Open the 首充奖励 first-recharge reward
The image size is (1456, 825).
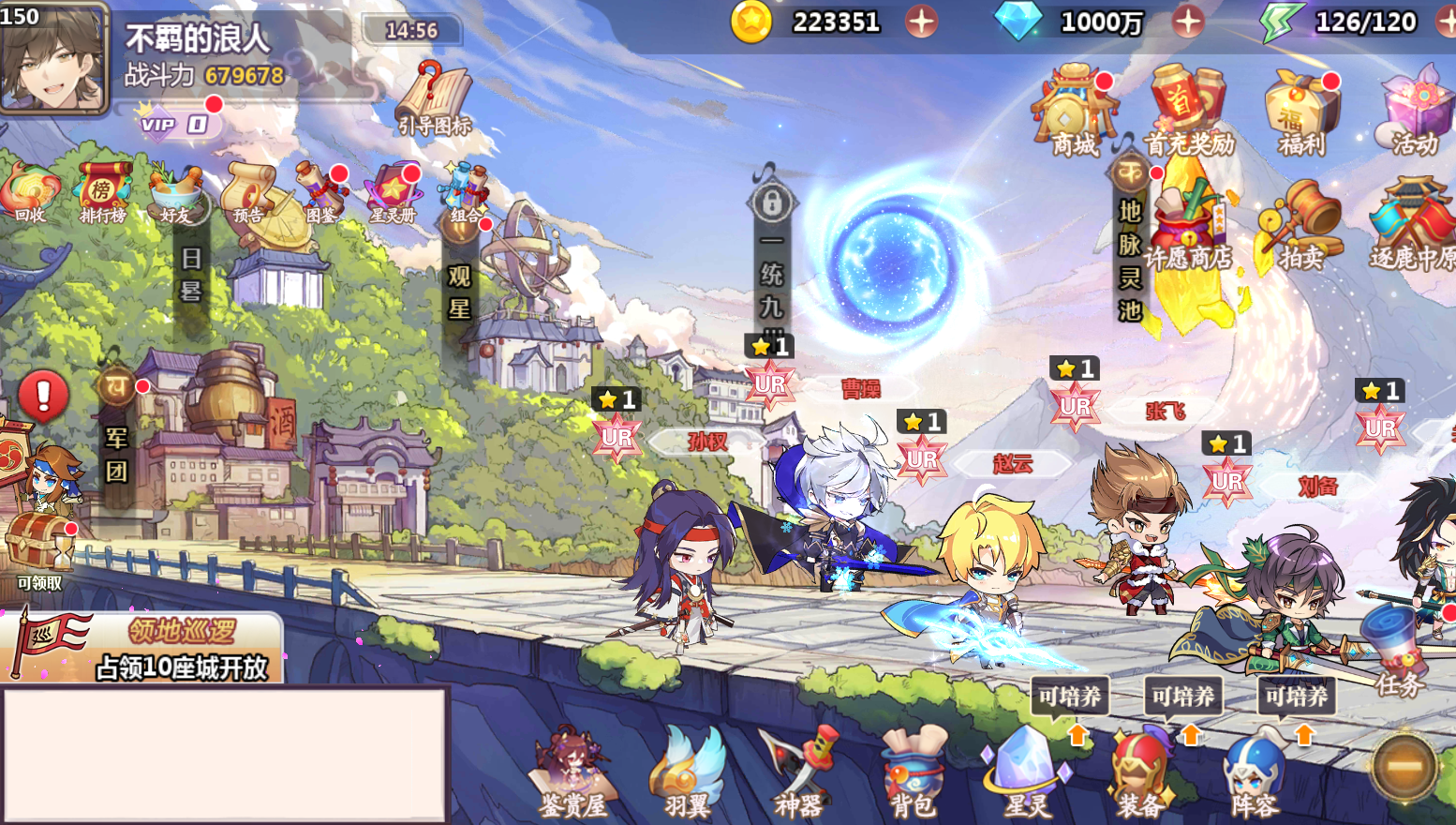[x=1187, y=109]
